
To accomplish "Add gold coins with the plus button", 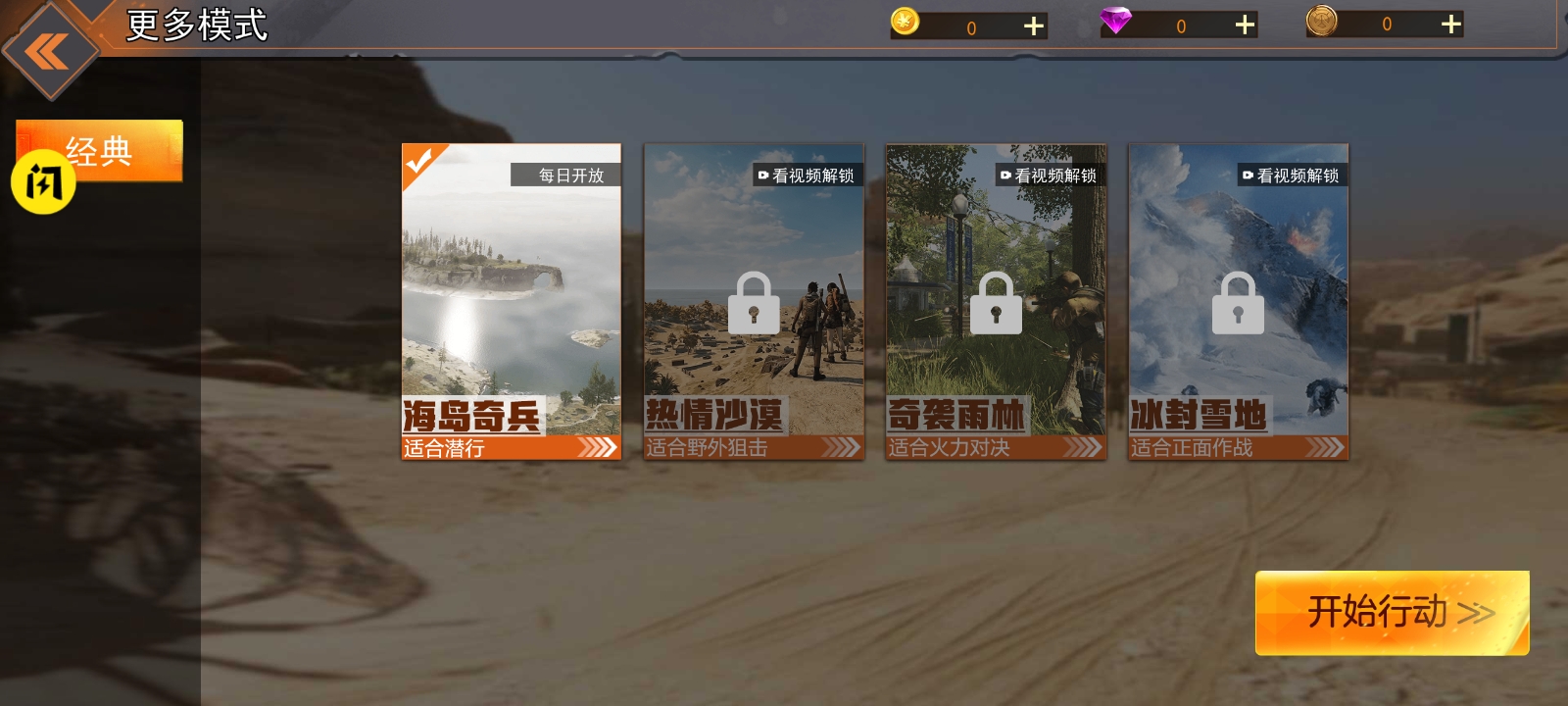I will tap(1034, 25).
